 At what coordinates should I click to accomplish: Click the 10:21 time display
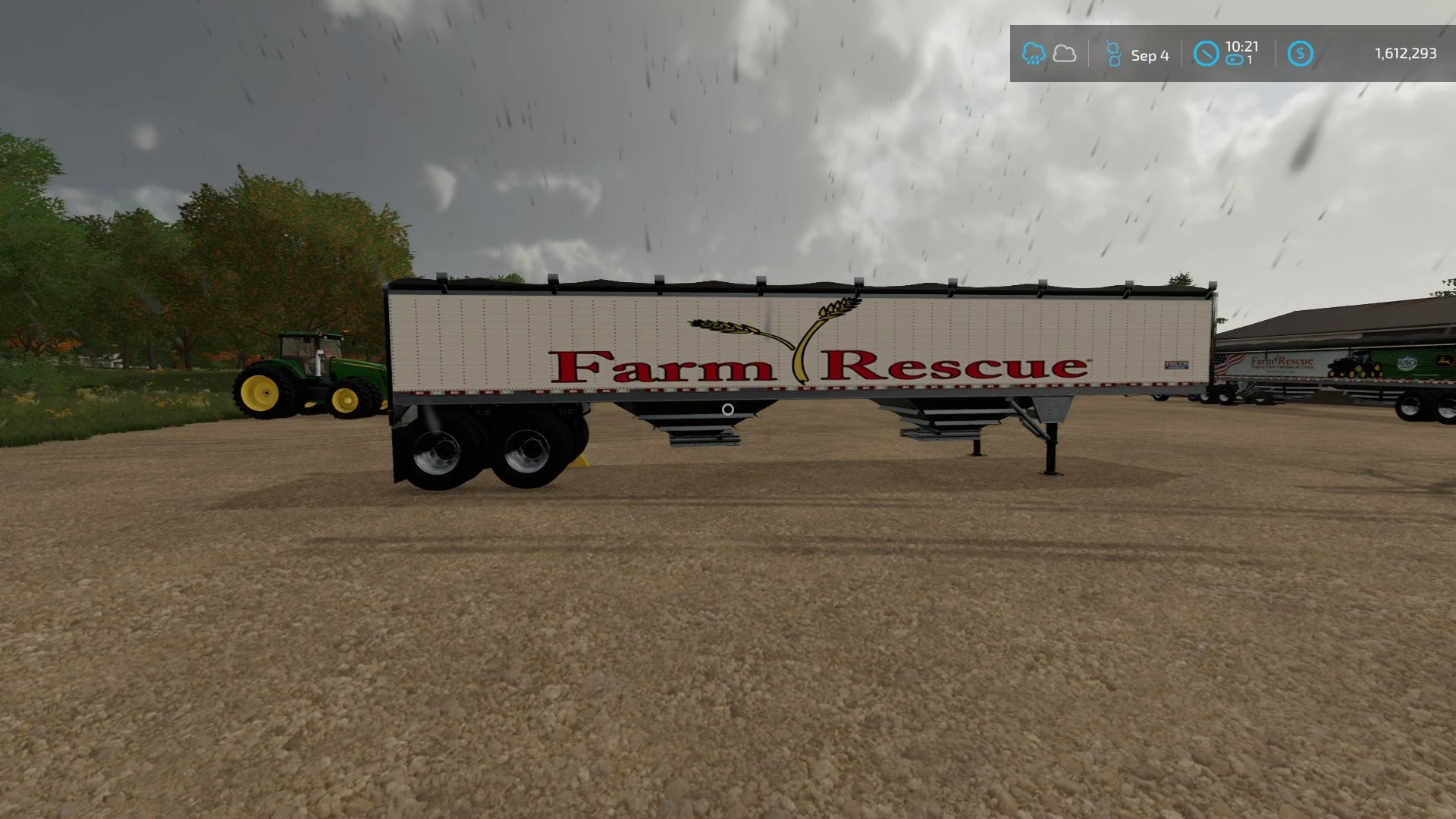[x=1241, y=47]
